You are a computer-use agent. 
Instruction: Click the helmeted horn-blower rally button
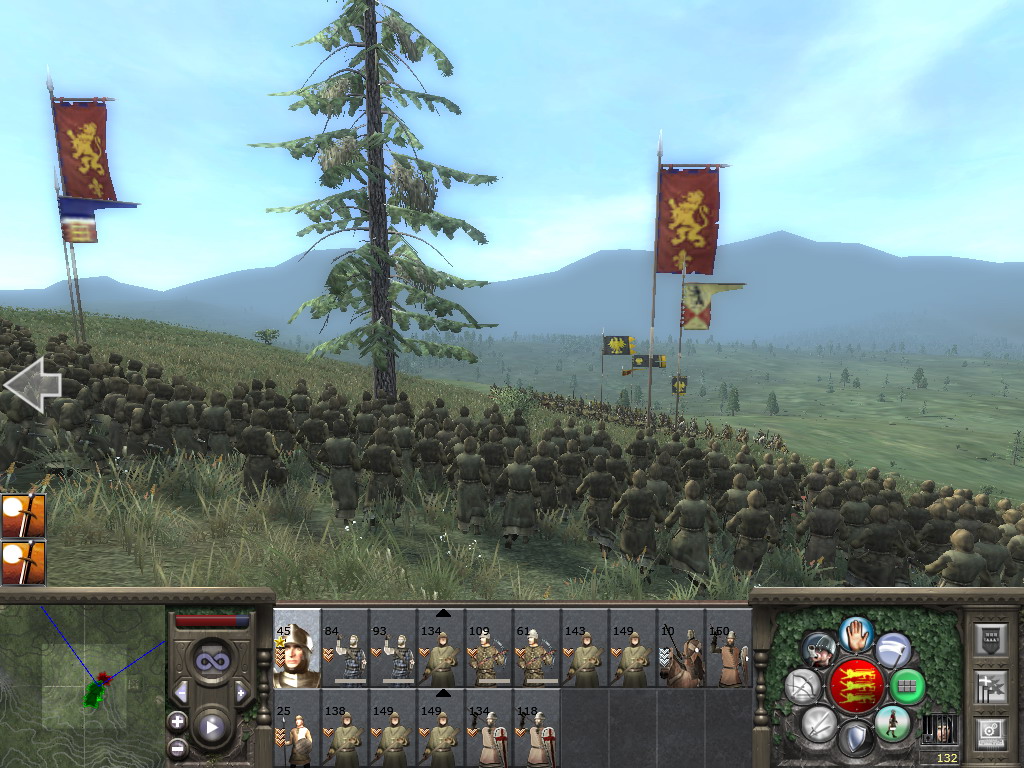pyautogui.click(x=819, y=650)
